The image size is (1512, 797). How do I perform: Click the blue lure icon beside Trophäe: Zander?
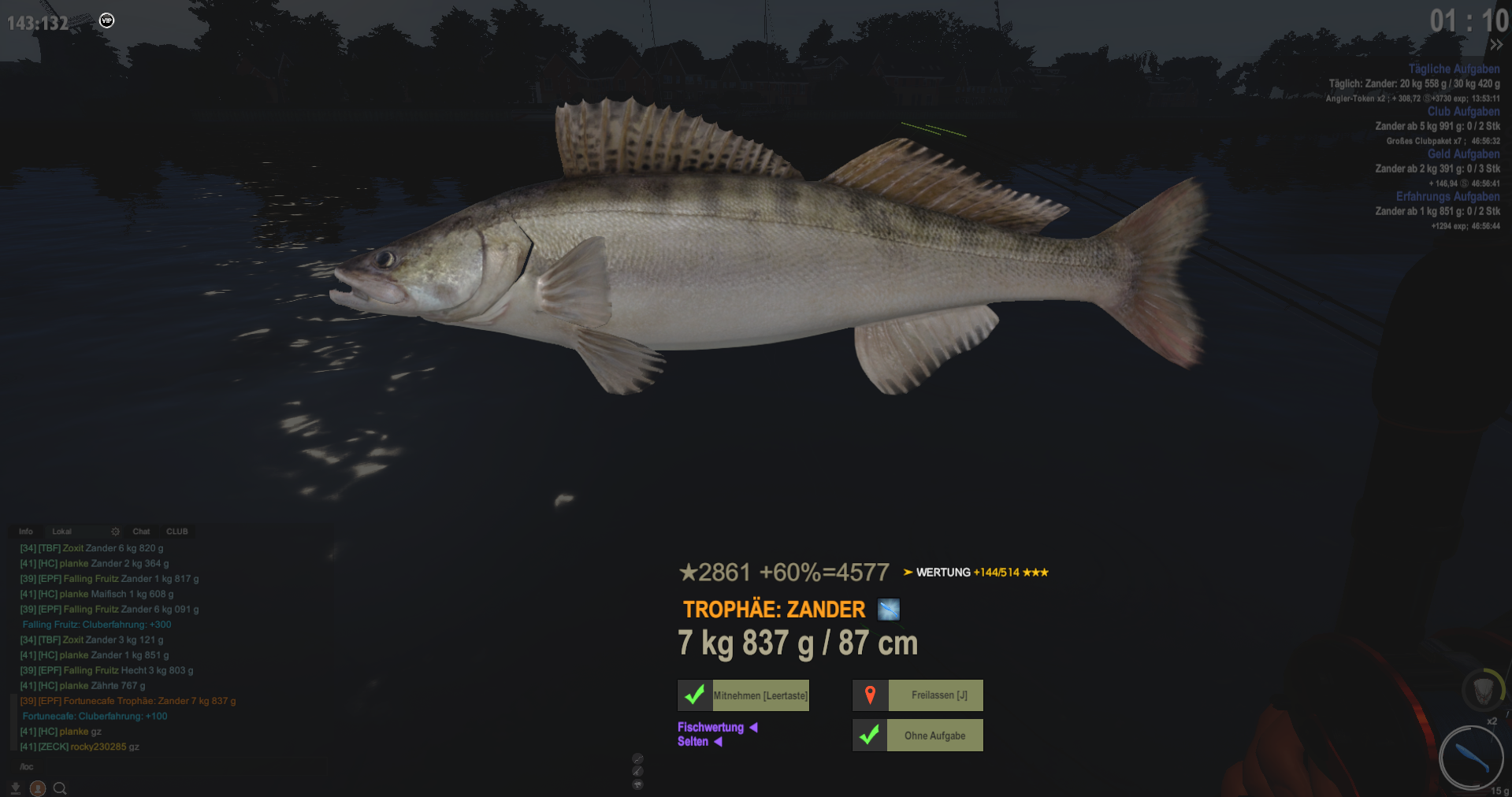point(889,610)
